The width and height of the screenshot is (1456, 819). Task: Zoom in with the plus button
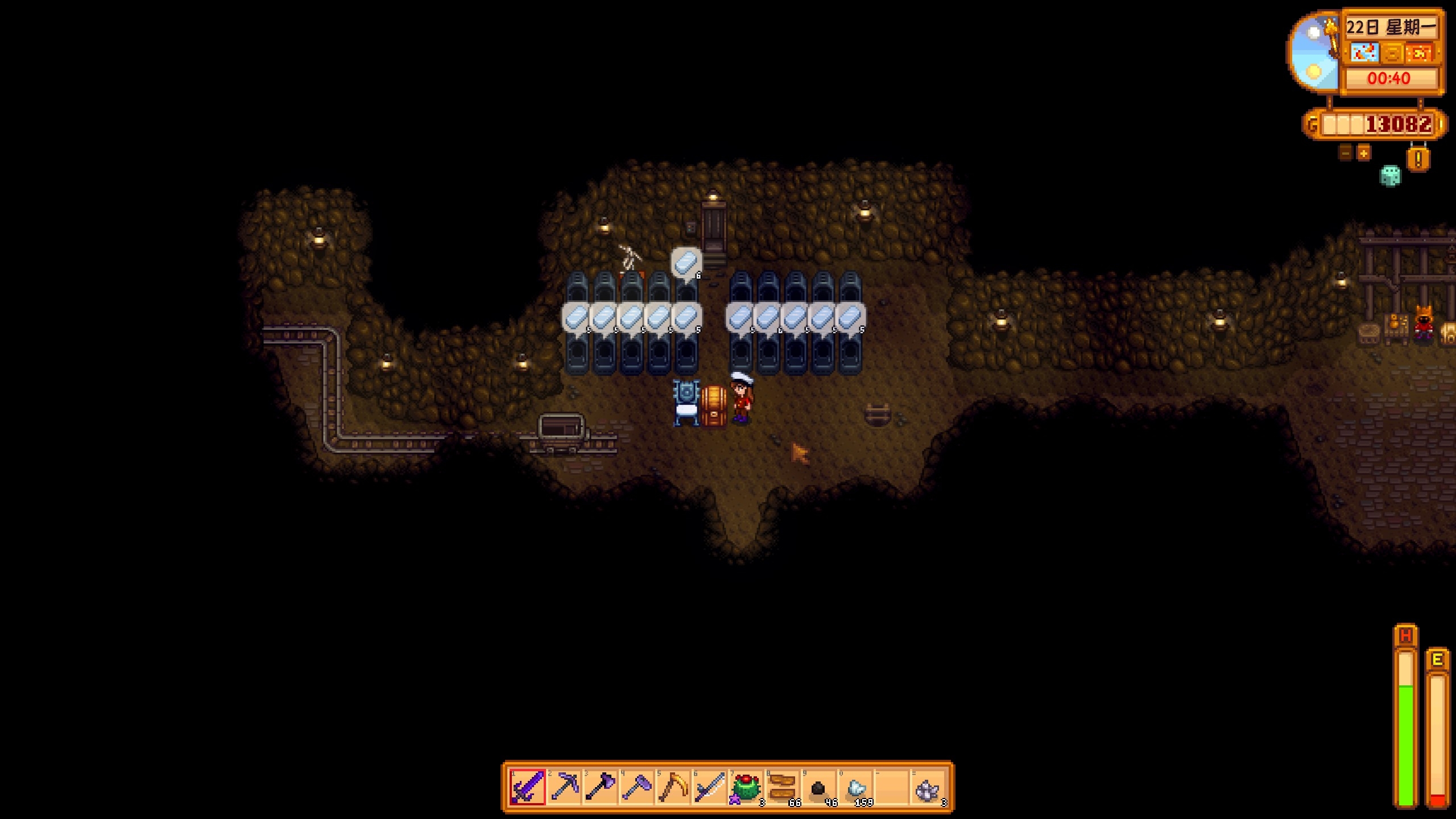tap(1364, 153)
